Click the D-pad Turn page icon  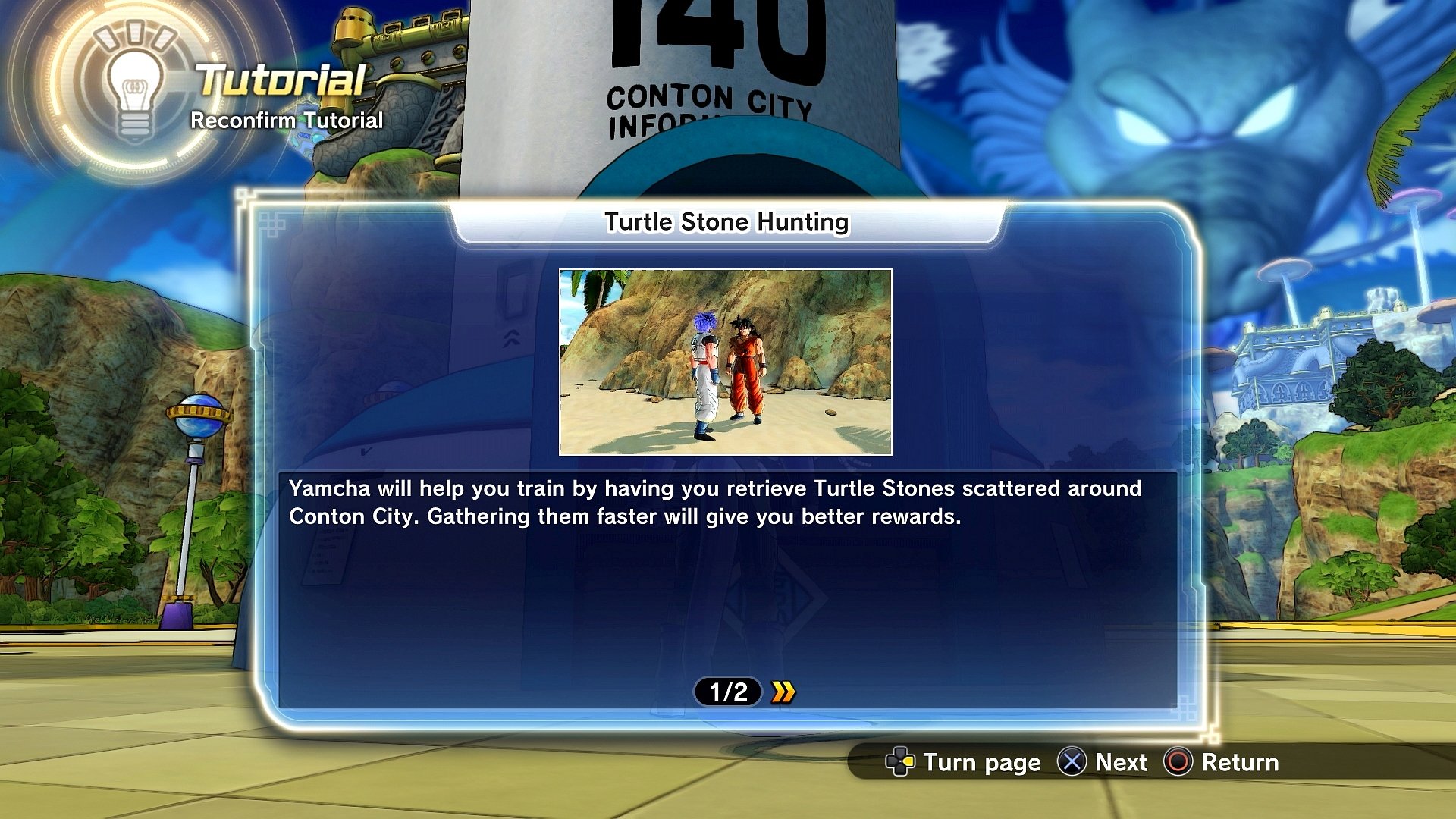[901, 762]
